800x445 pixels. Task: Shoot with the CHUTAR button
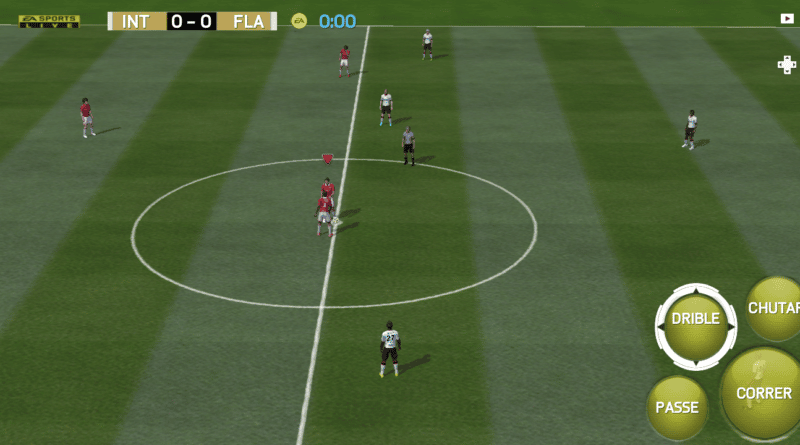pos(776,308)
